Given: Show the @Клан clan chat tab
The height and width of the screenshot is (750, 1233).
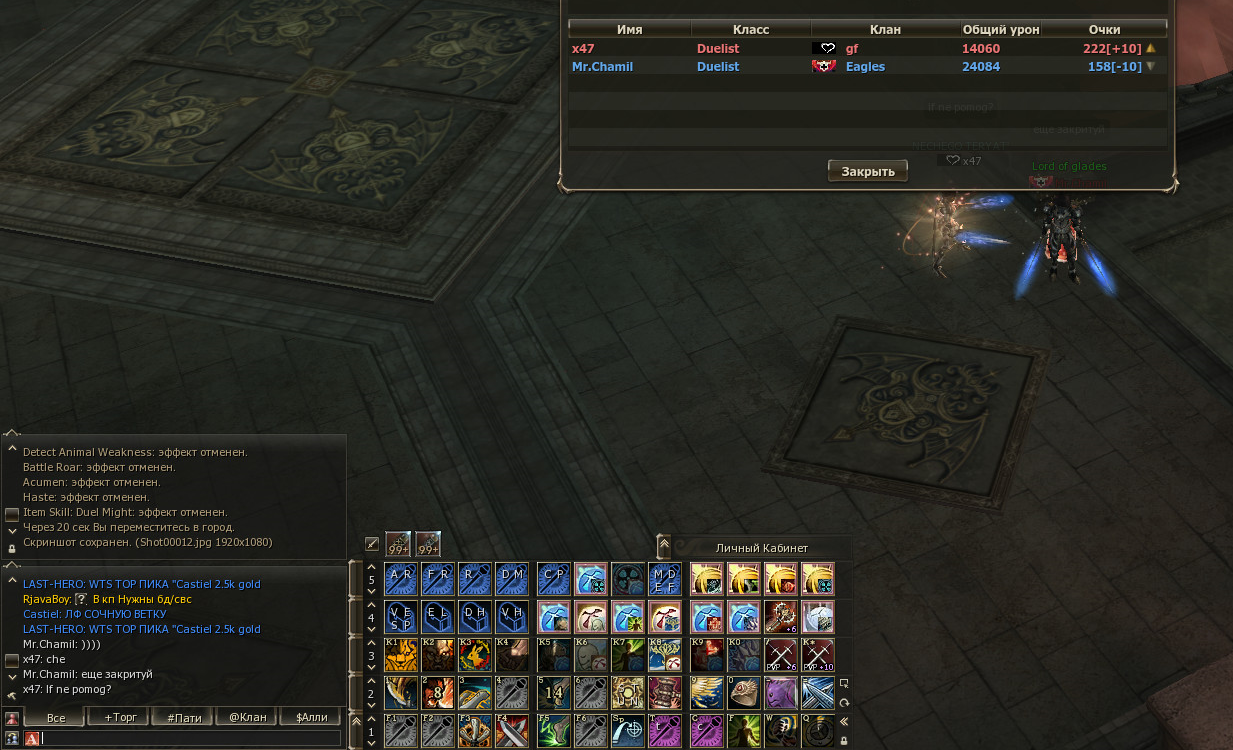Looking at the screenshot, I should point(247,718).
